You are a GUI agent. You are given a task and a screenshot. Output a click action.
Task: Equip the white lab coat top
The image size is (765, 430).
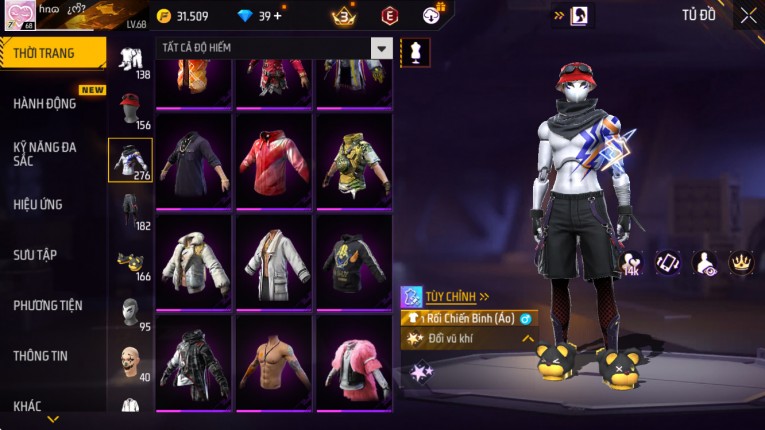point(274,261)
